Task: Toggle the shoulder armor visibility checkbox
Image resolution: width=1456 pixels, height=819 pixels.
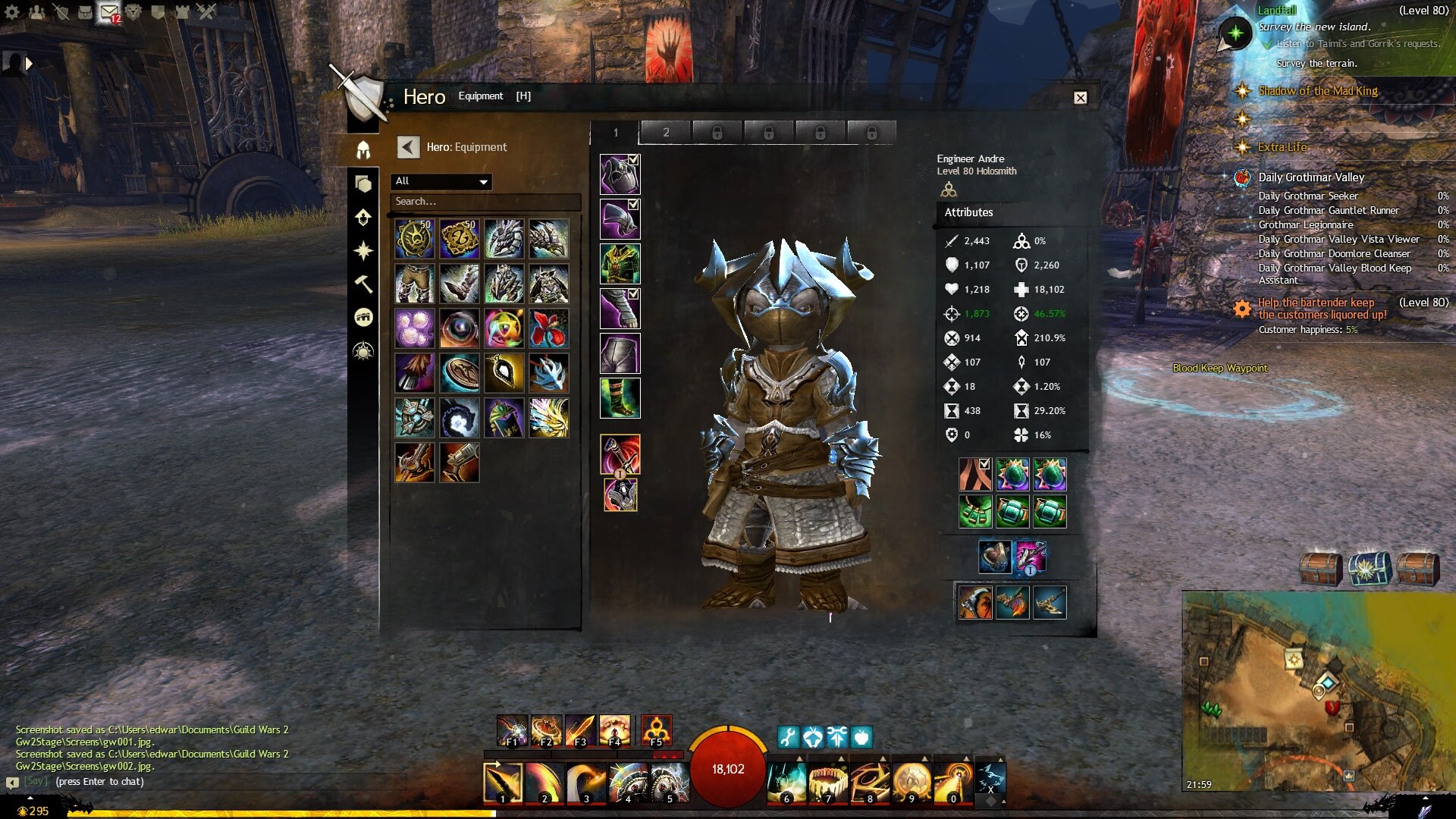Action: [x=632, y=203]
